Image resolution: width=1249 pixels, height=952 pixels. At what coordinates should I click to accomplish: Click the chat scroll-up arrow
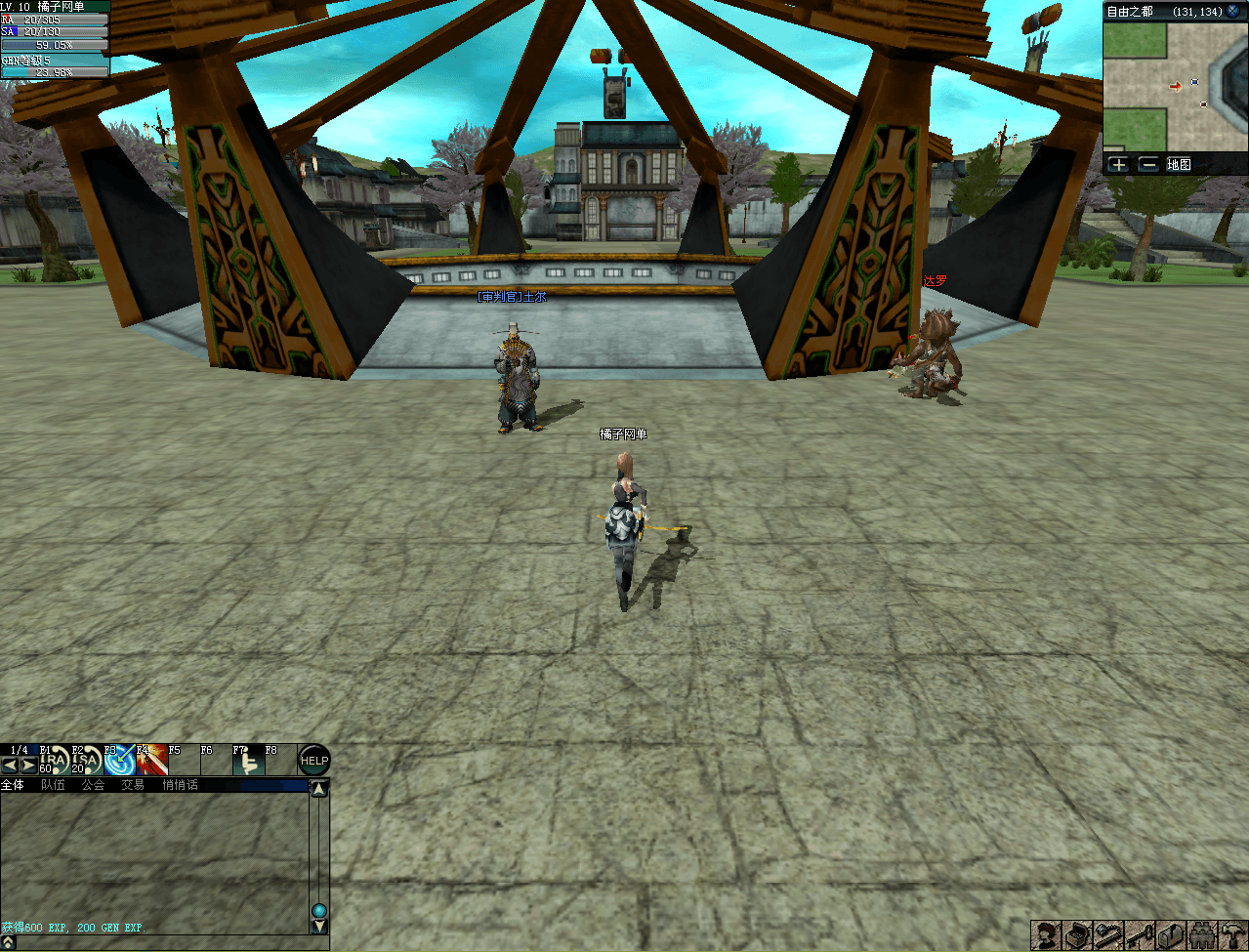click(x=319, y=787)
